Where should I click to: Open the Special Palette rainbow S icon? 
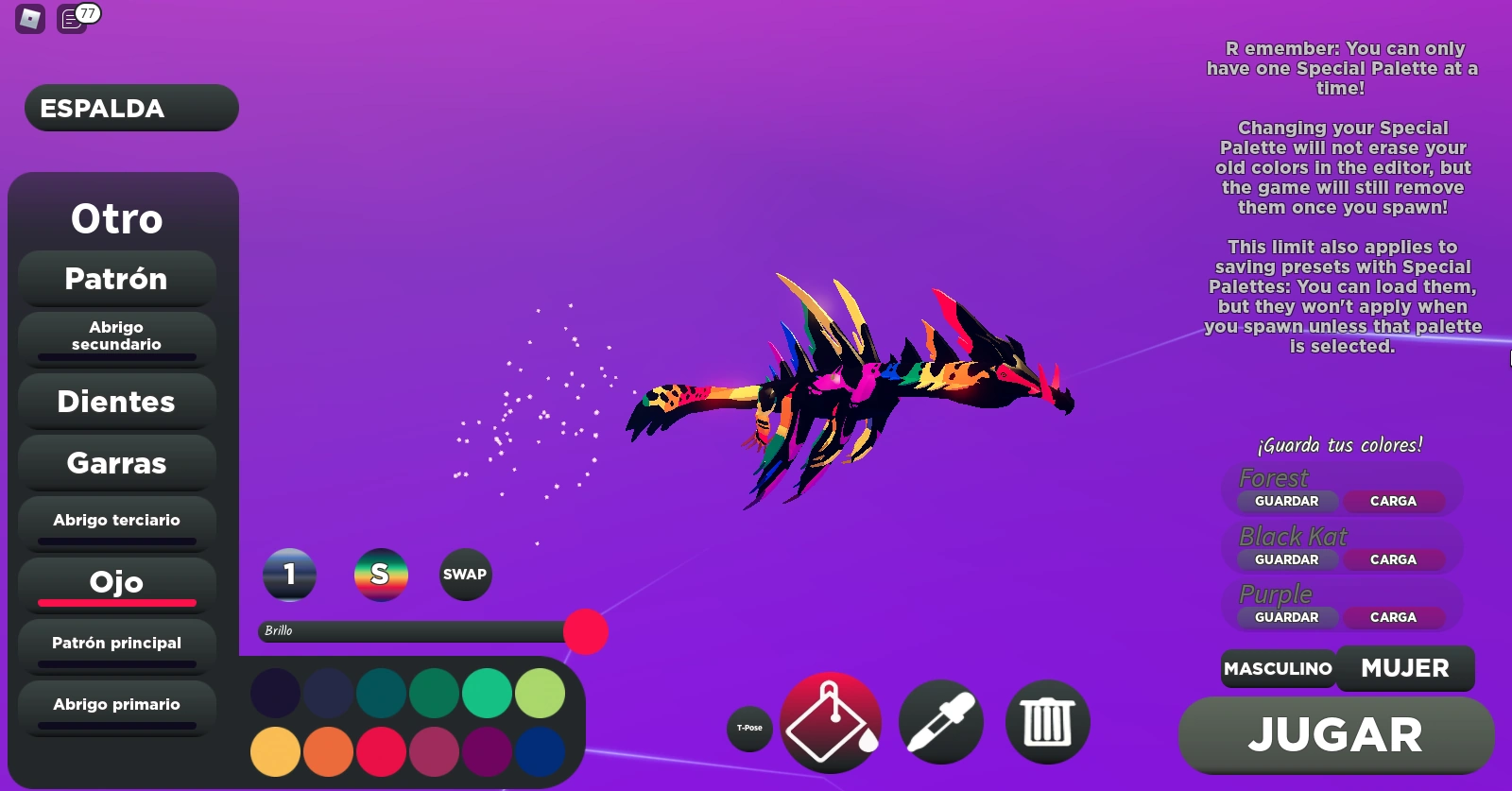(x=382, y=575)
